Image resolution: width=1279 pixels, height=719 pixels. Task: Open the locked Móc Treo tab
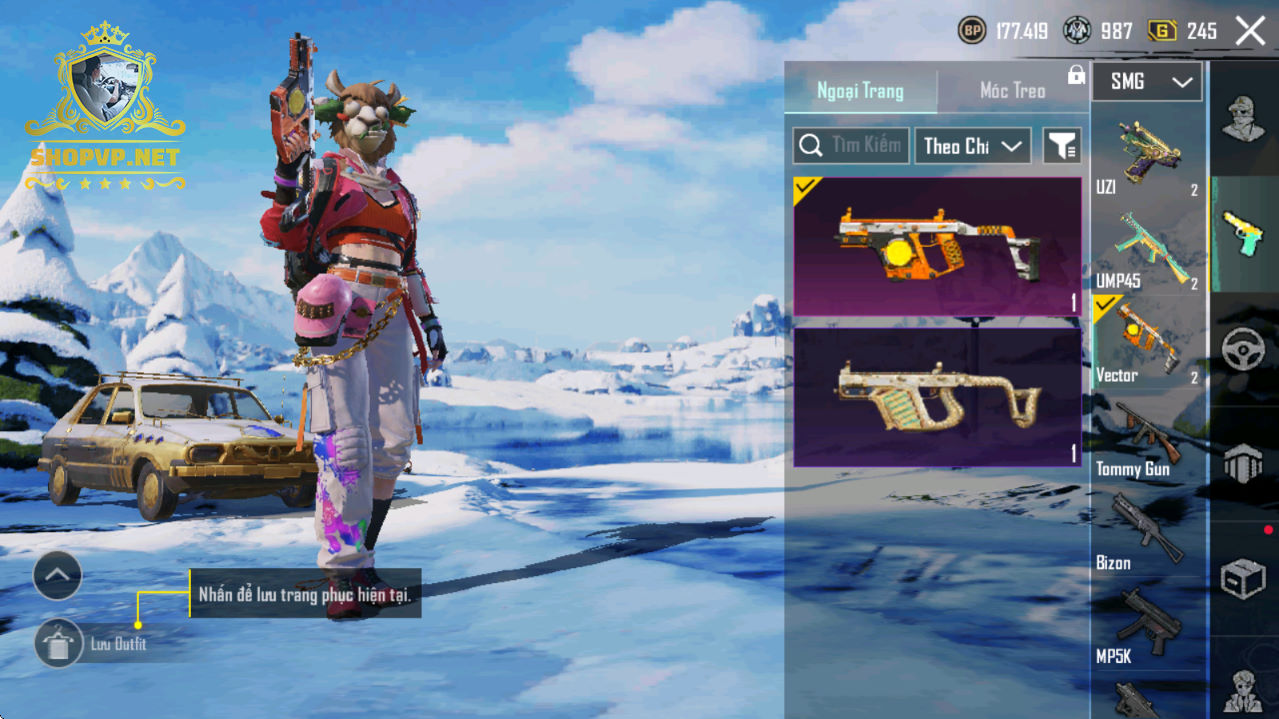pyautogui.click(x=1013, y=91)
